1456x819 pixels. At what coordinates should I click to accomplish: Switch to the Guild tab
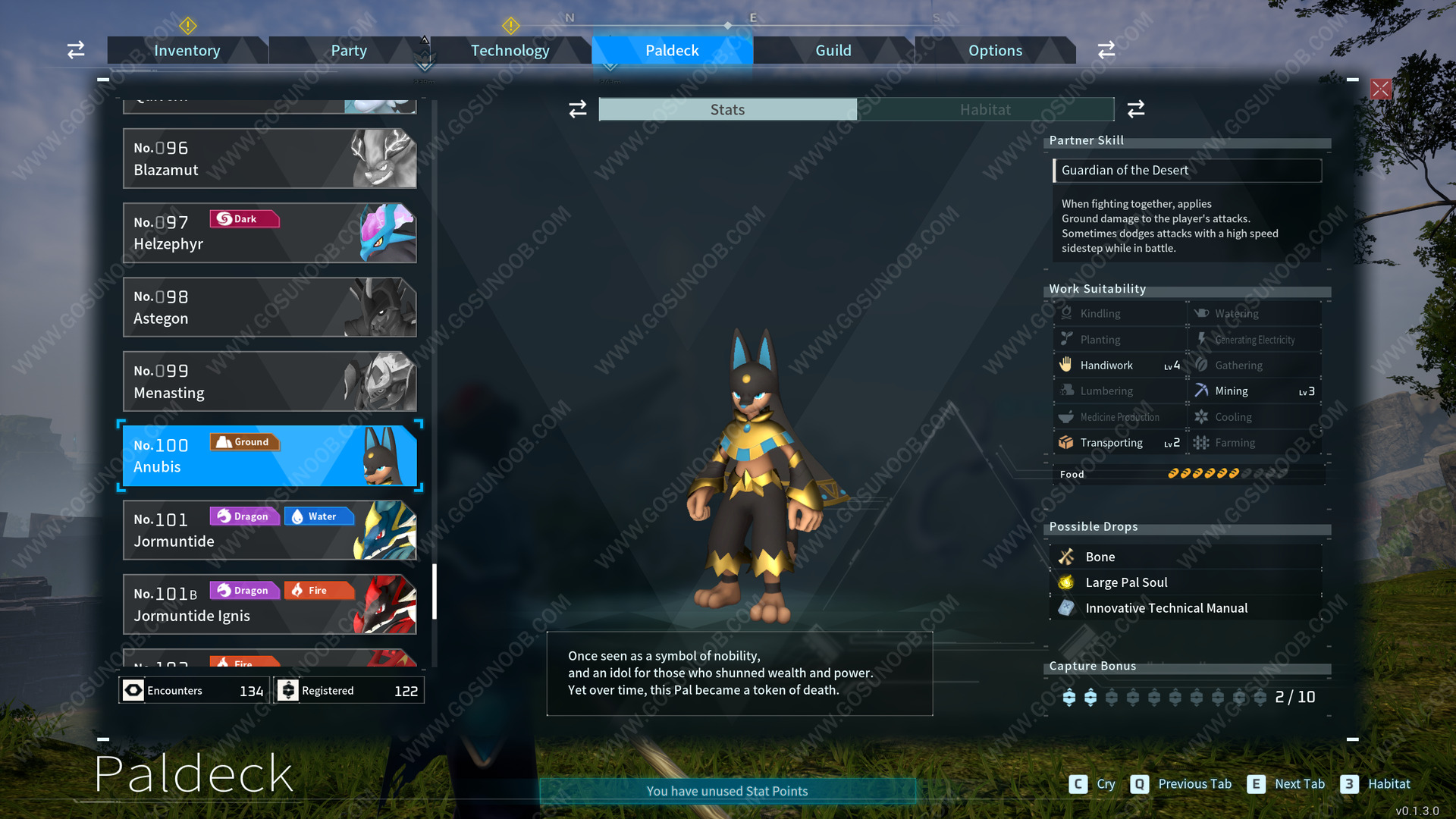click(833, 50)
